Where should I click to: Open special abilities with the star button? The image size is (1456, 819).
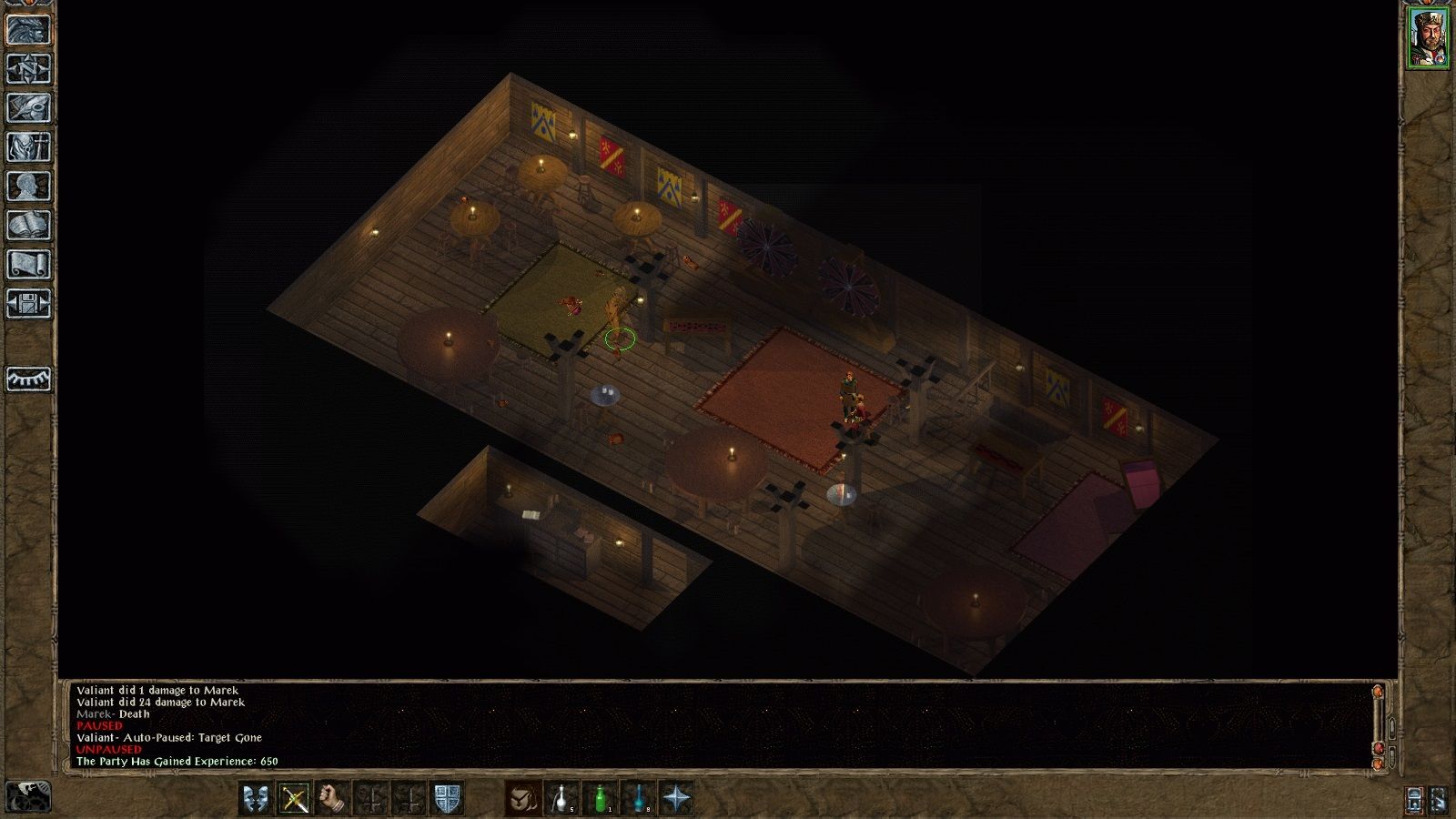(x=676, y=798)
